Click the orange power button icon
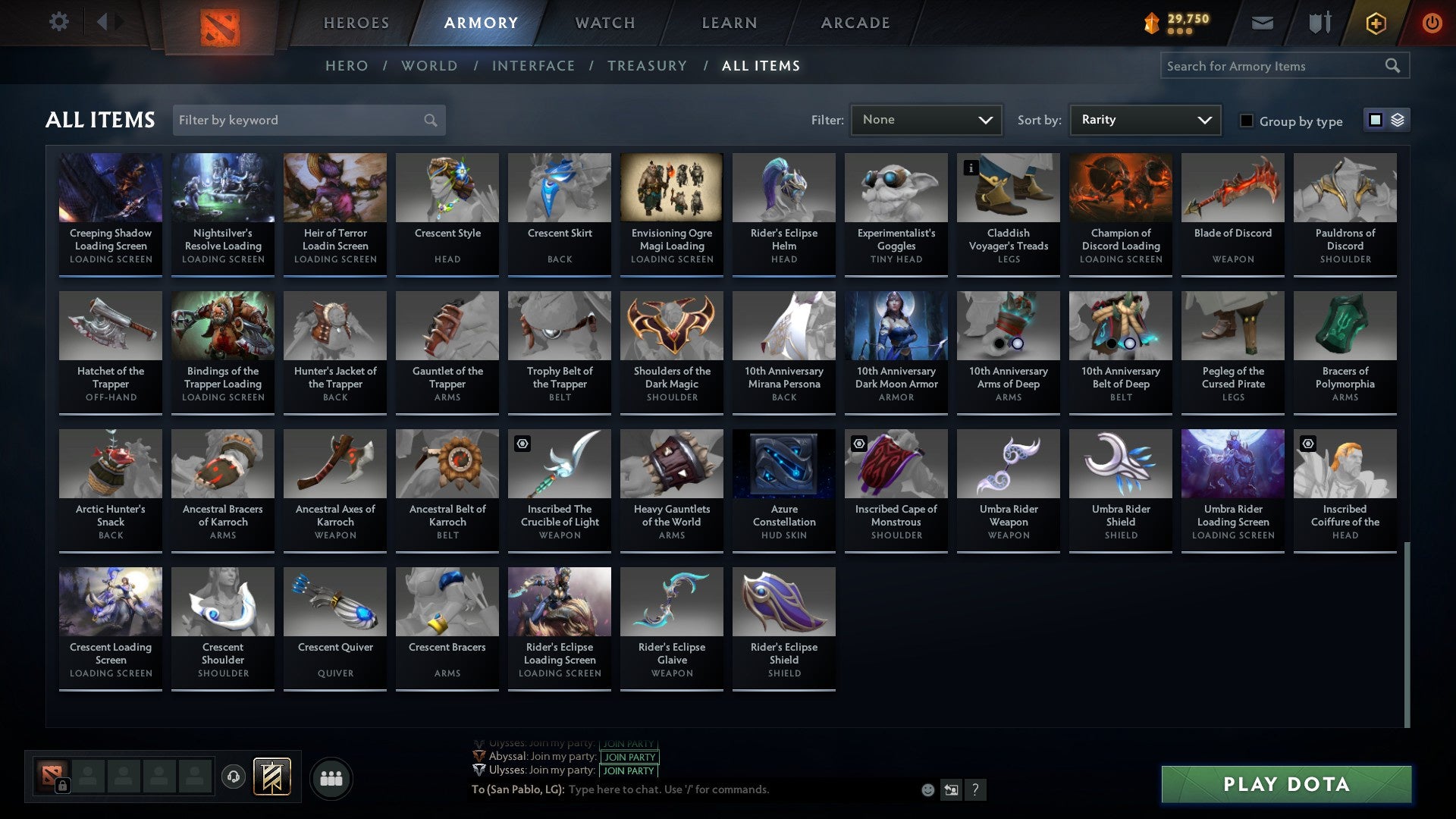The height and width of the screenshot is (819, 1456). (1432, 23)
